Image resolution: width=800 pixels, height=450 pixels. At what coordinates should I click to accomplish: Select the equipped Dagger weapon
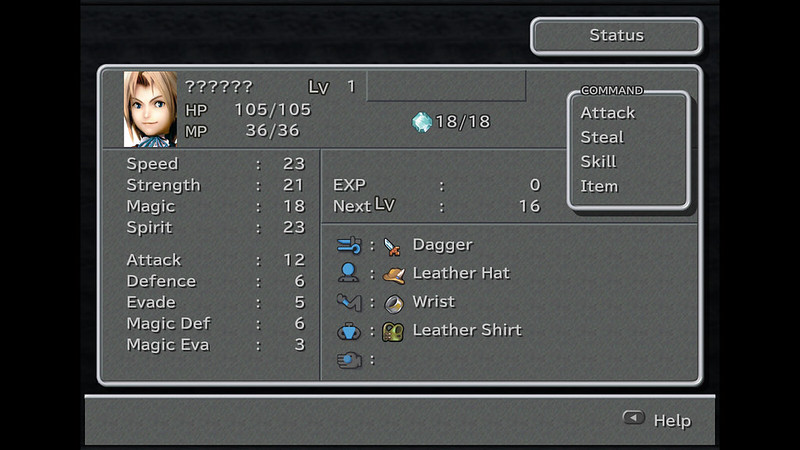point(442,245)
